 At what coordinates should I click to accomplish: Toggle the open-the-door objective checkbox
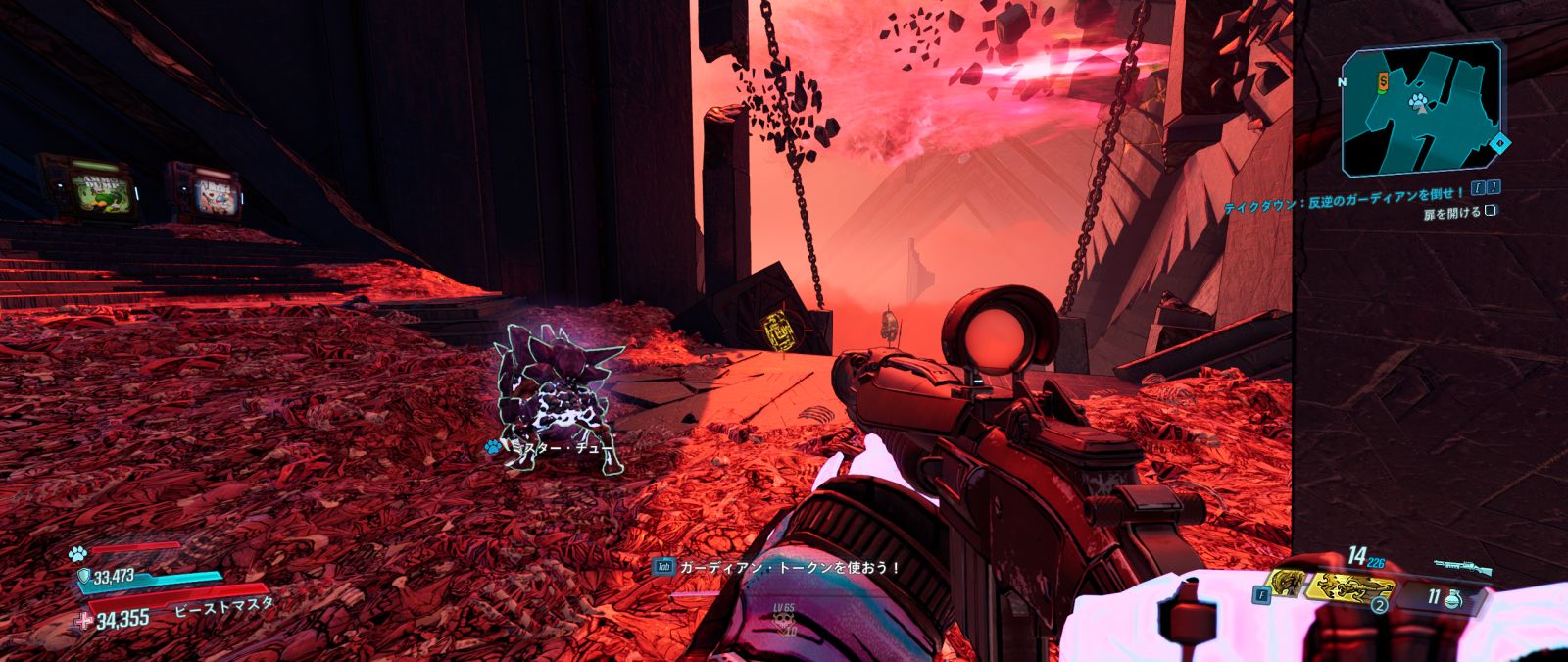click(x=1490, y=210)
